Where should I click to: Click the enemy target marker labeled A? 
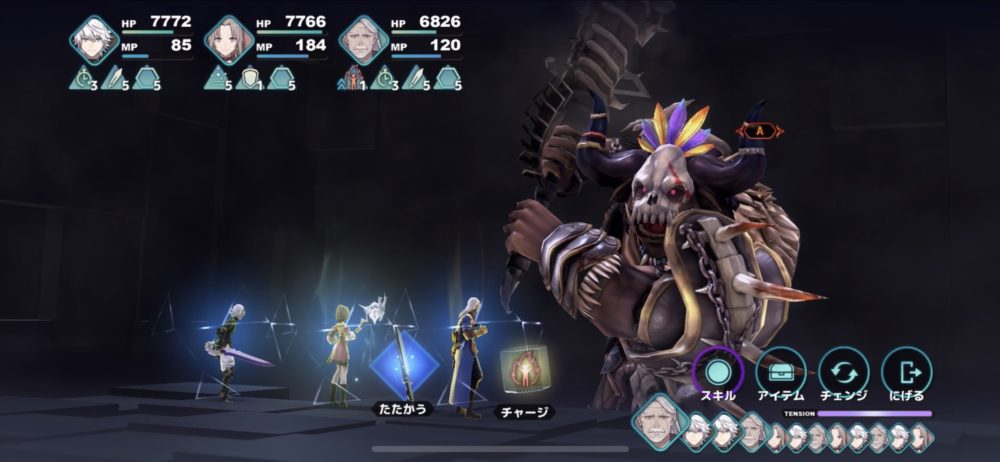pos(760,131)
